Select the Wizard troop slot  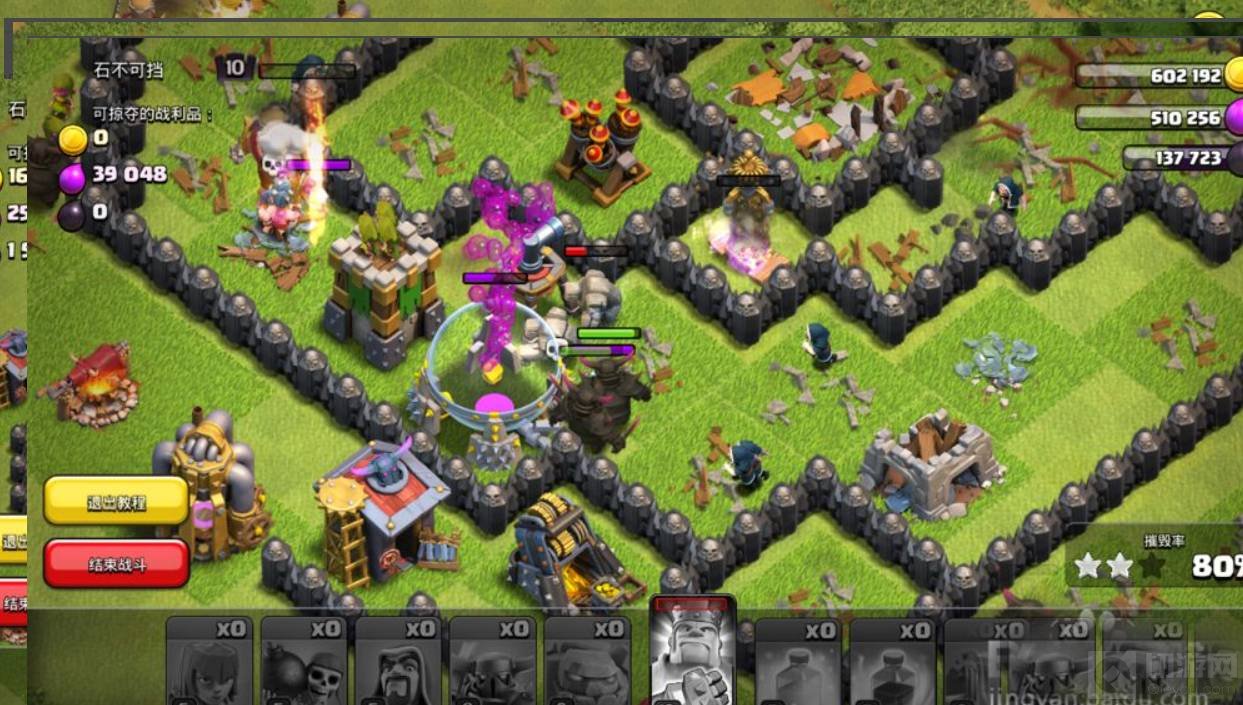(397, 662)
